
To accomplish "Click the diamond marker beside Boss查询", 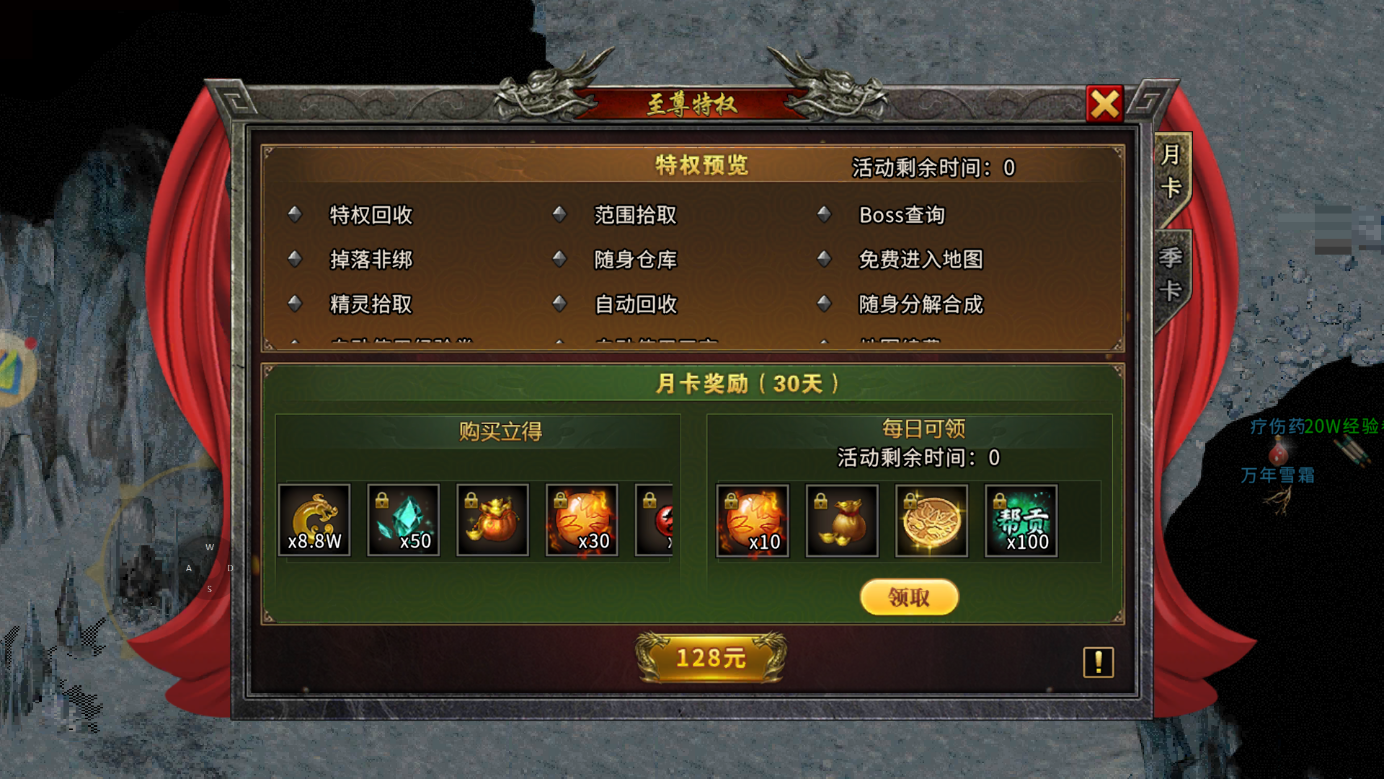I will click(x=824, y=214).
